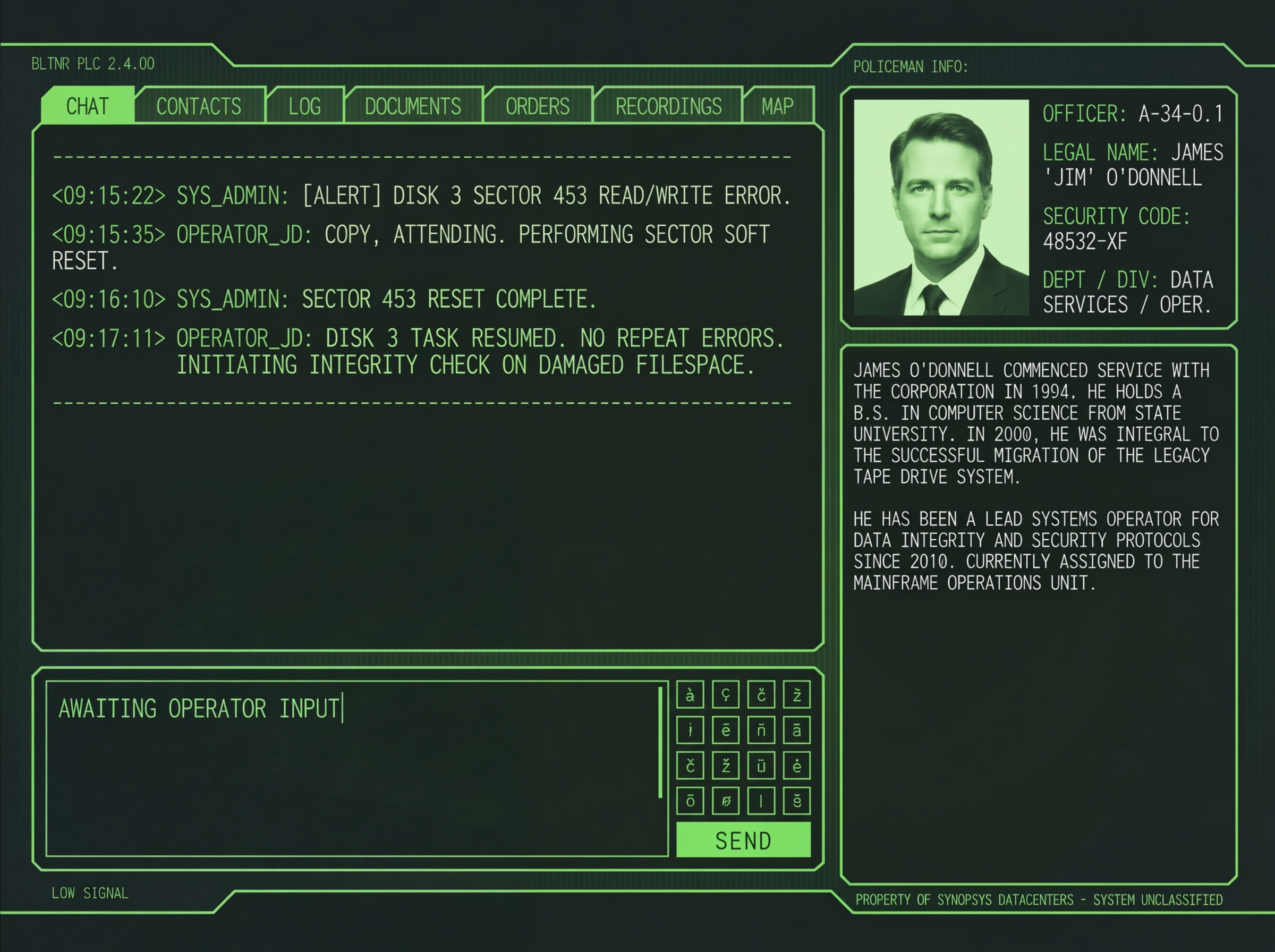Insert the ā special character

797,730
